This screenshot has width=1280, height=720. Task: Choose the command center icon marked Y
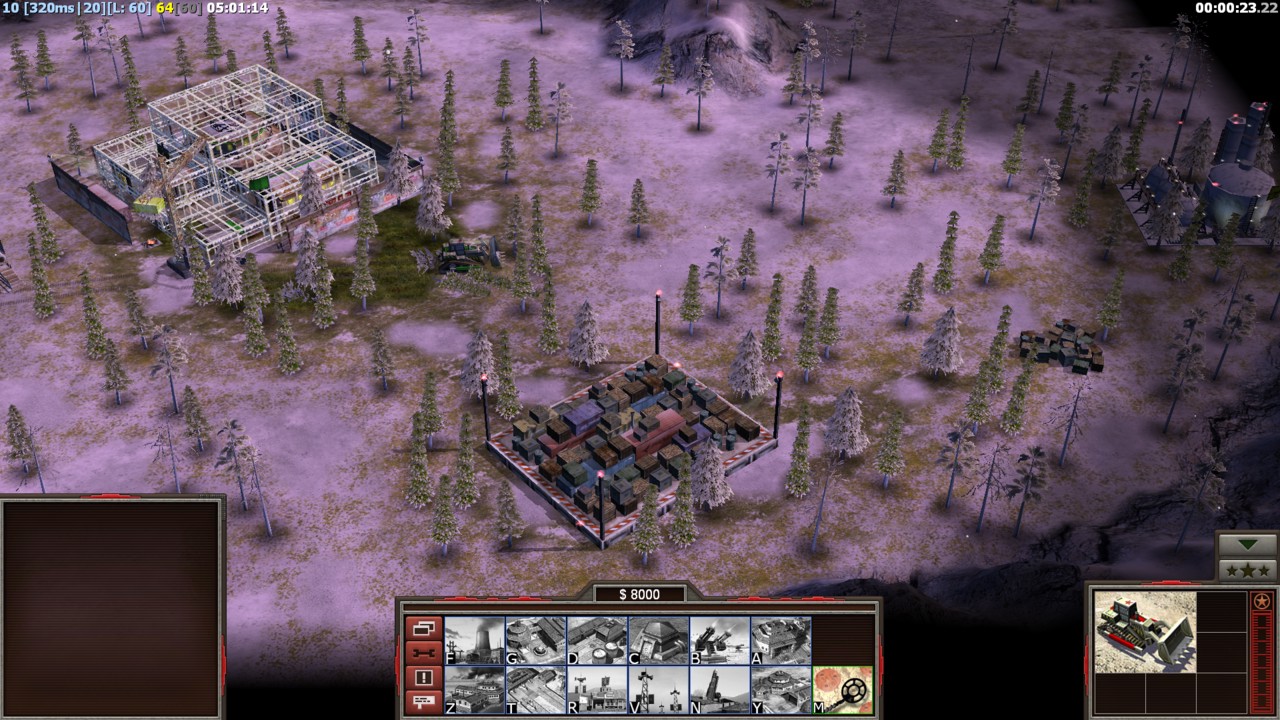[781, 690]
